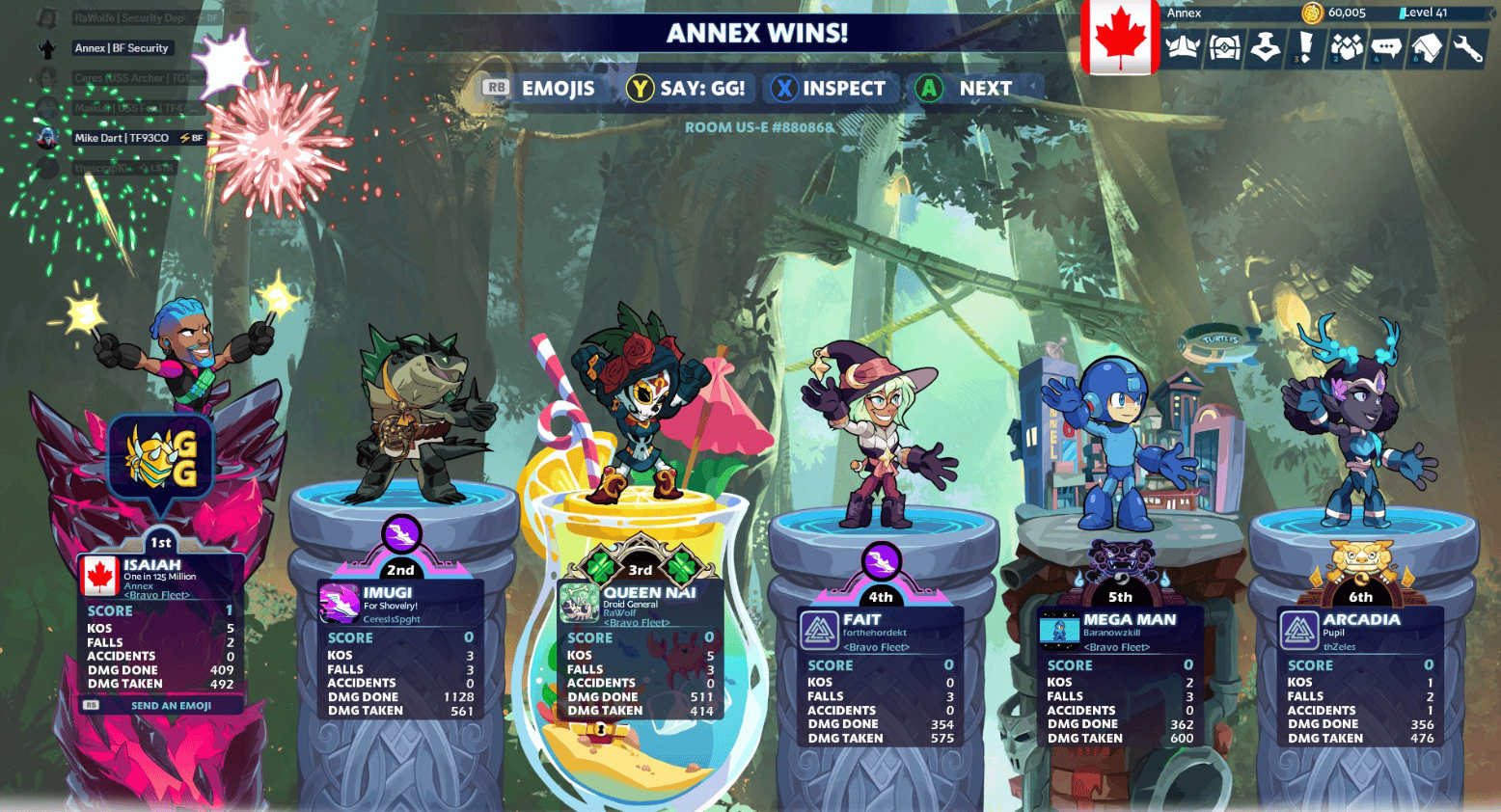
Task: Select Isaiah's first-place score card
Action: coord(159,625)
